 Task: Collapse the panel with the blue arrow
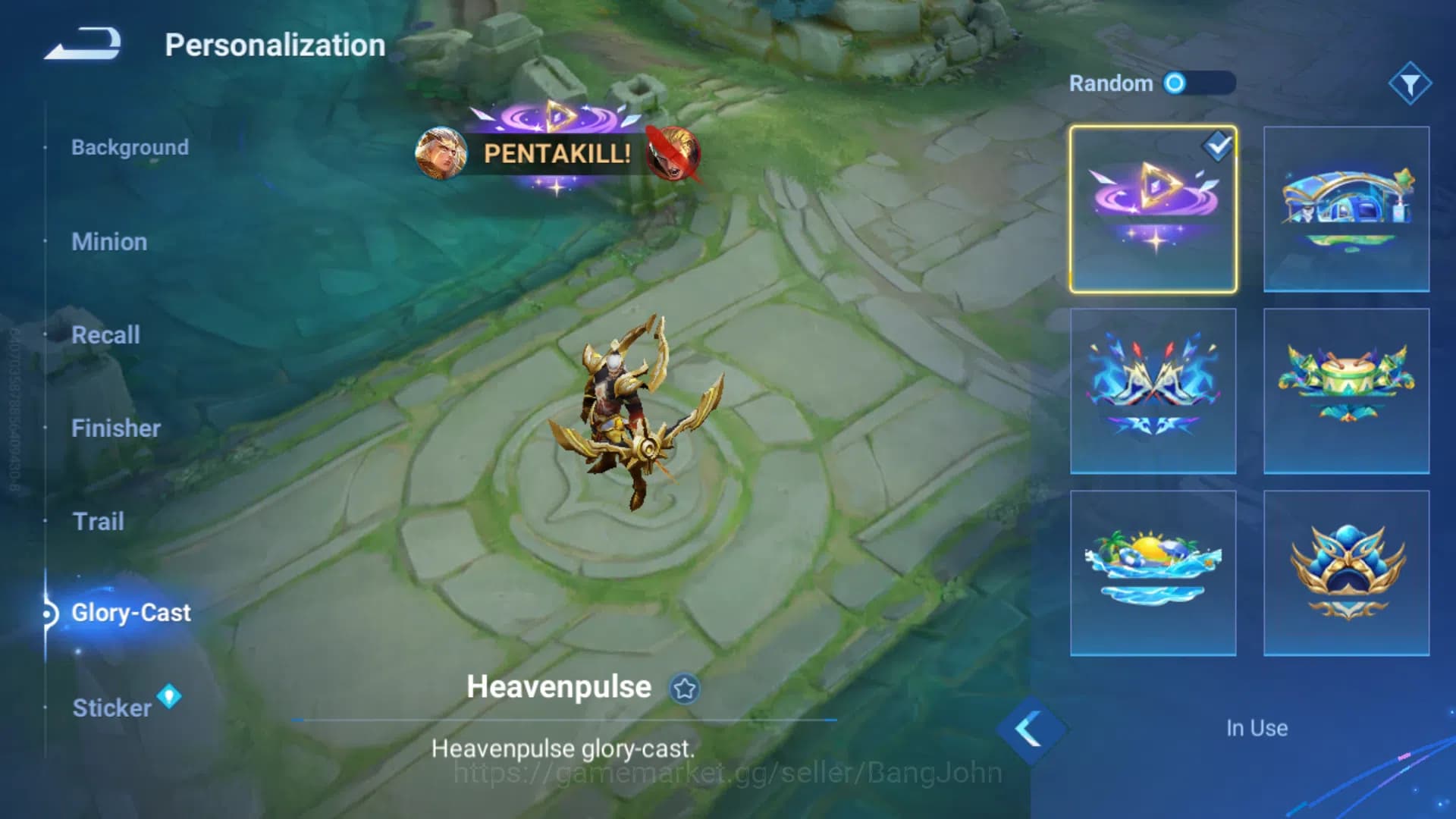(1029, 730)
